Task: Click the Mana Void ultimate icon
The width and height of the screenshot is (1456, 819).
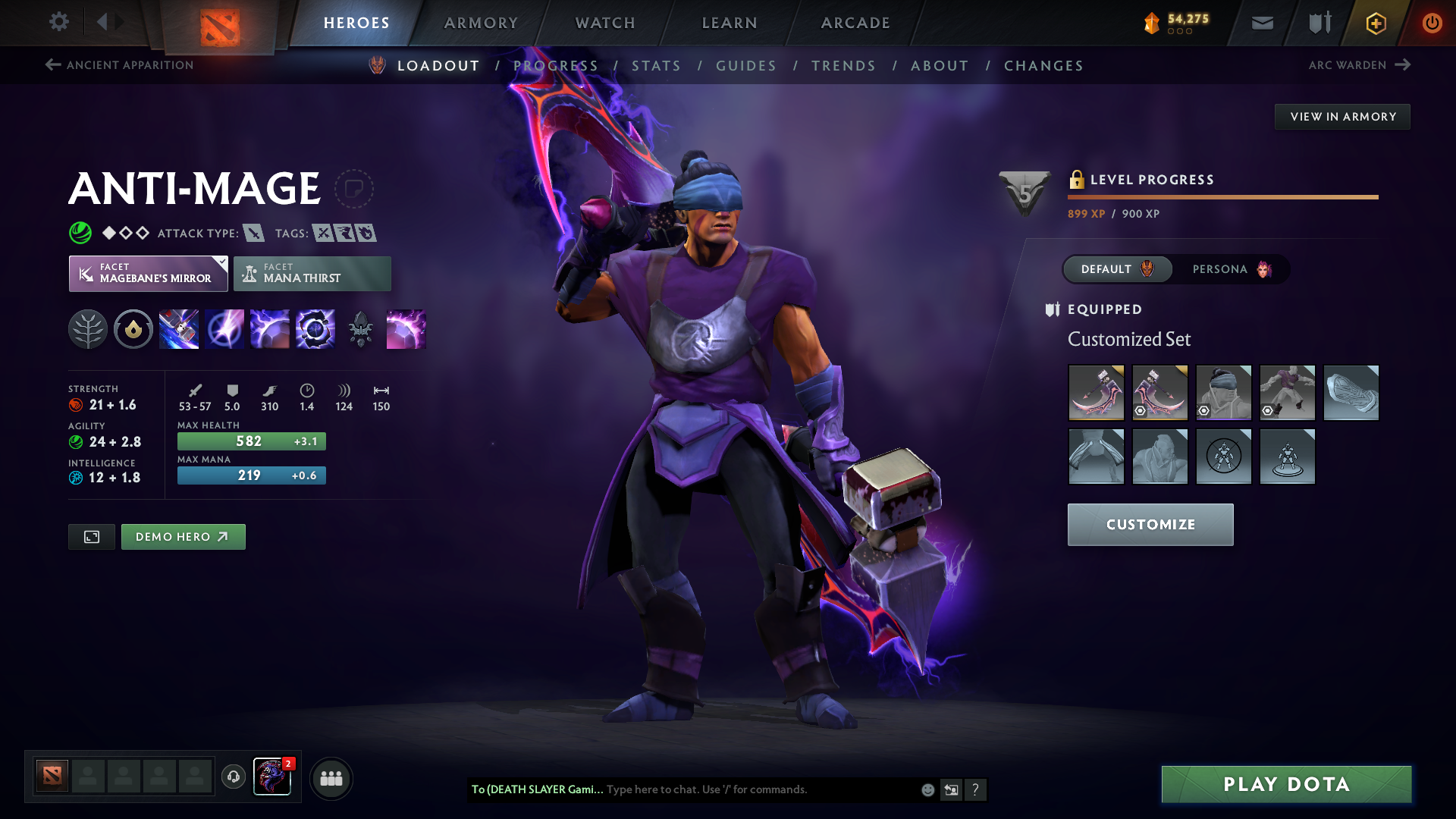Action: pos(315,329)
